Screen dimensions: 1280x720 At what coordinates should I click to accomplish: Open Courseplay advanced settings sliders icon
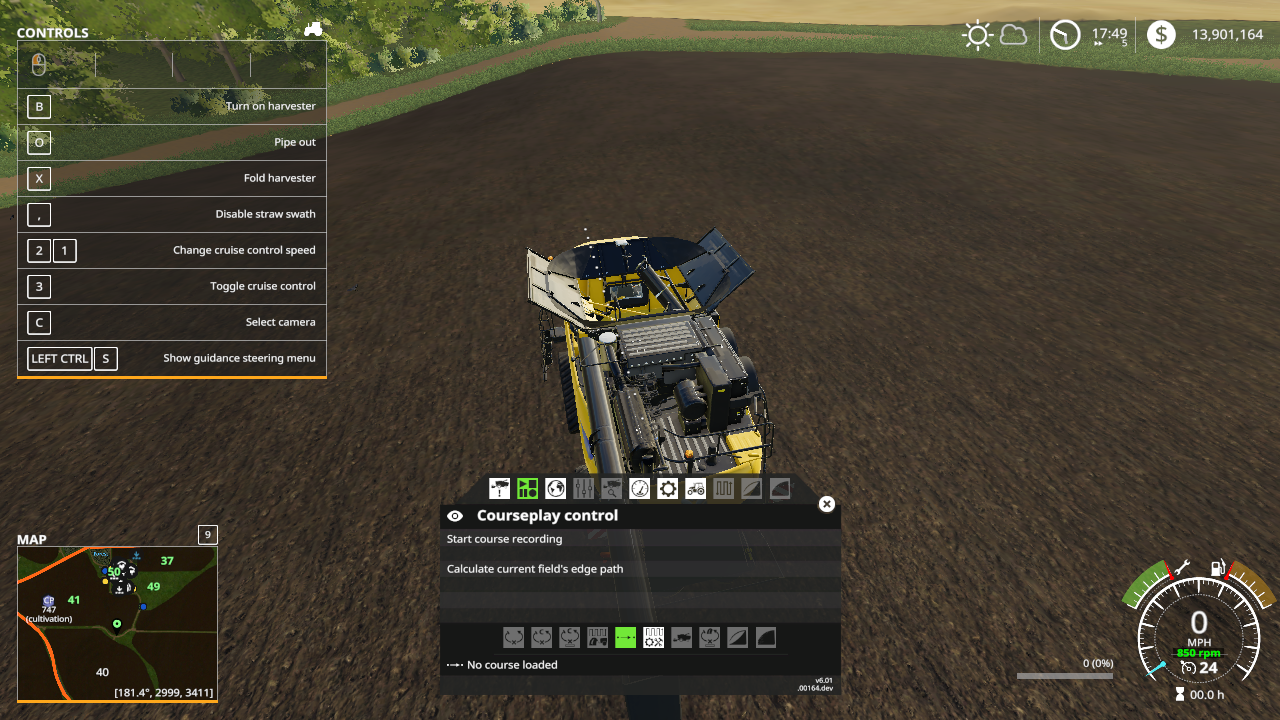[583, 488]
